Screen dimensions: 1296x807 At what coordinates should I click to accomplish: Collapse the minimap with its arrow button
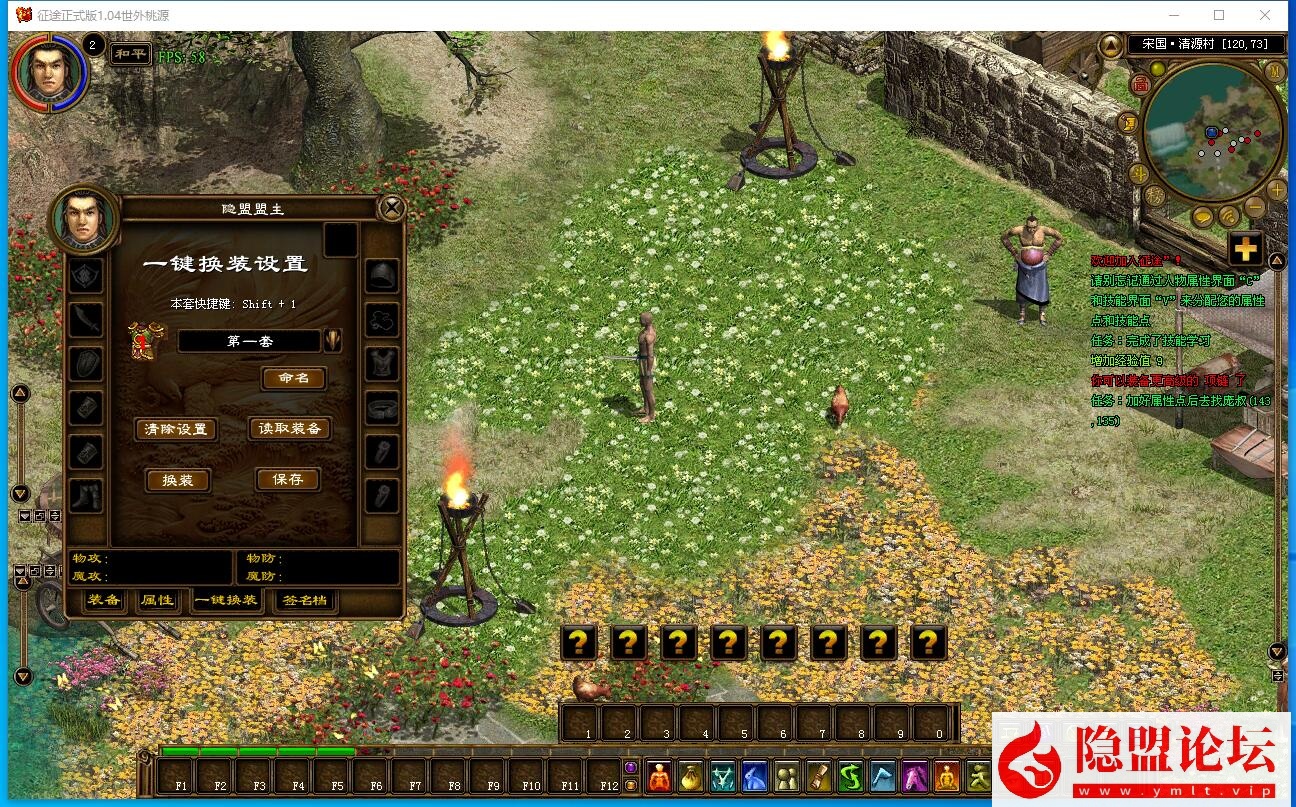click(1110, 44)
